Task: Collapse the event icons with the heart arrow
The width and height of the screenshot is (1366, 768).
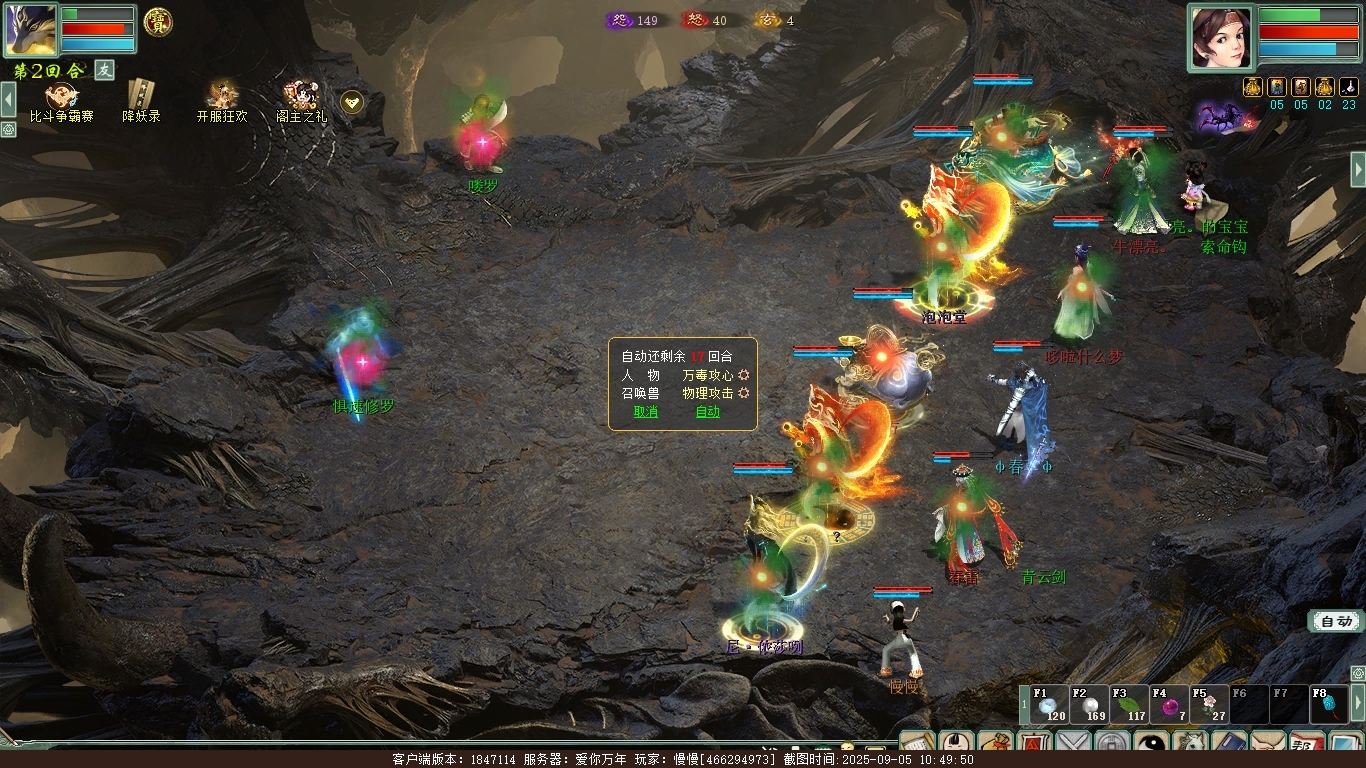Action: coord(352,101)
